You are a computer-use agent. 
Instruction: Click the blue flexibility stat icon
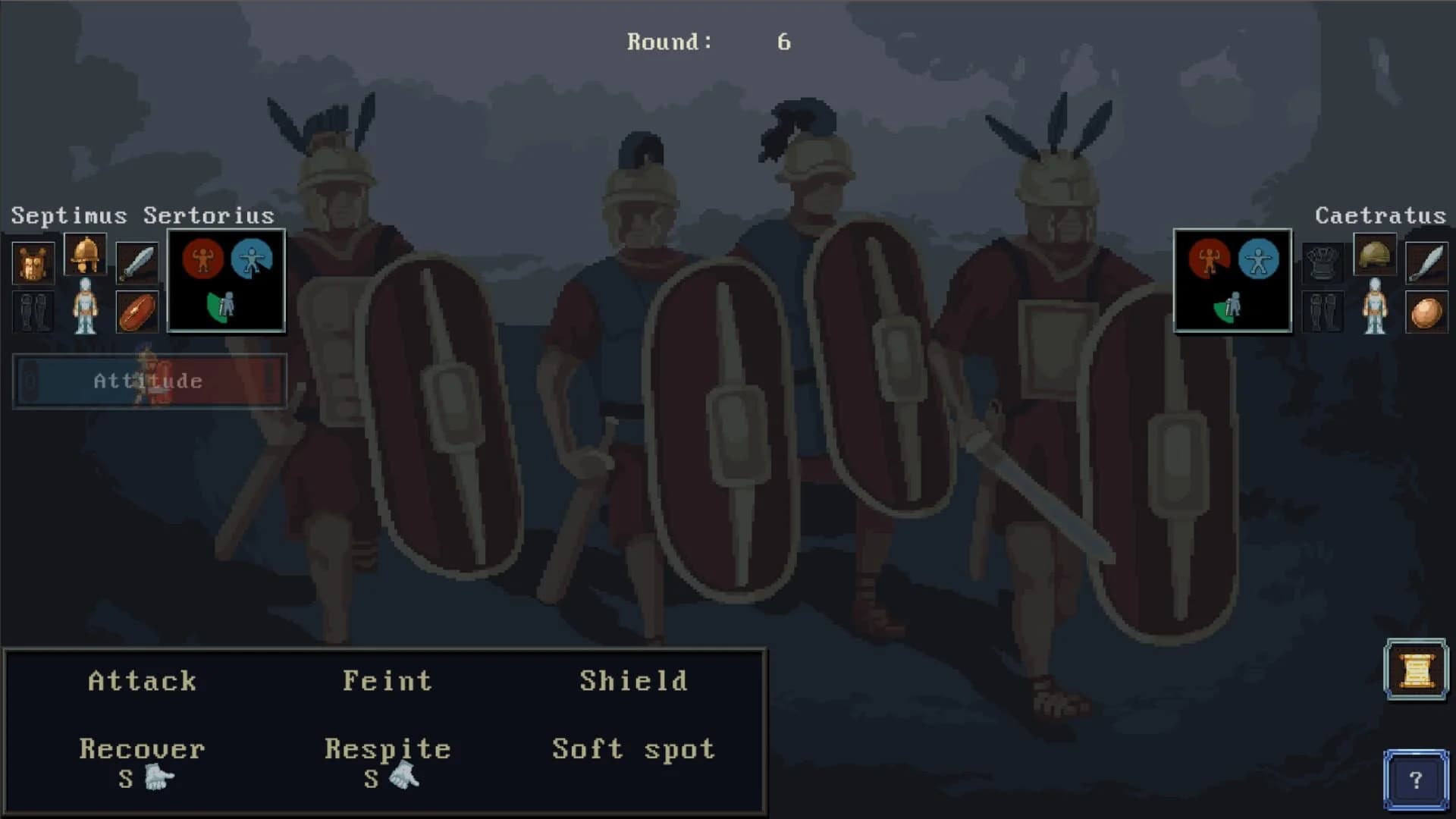point(253,258)
